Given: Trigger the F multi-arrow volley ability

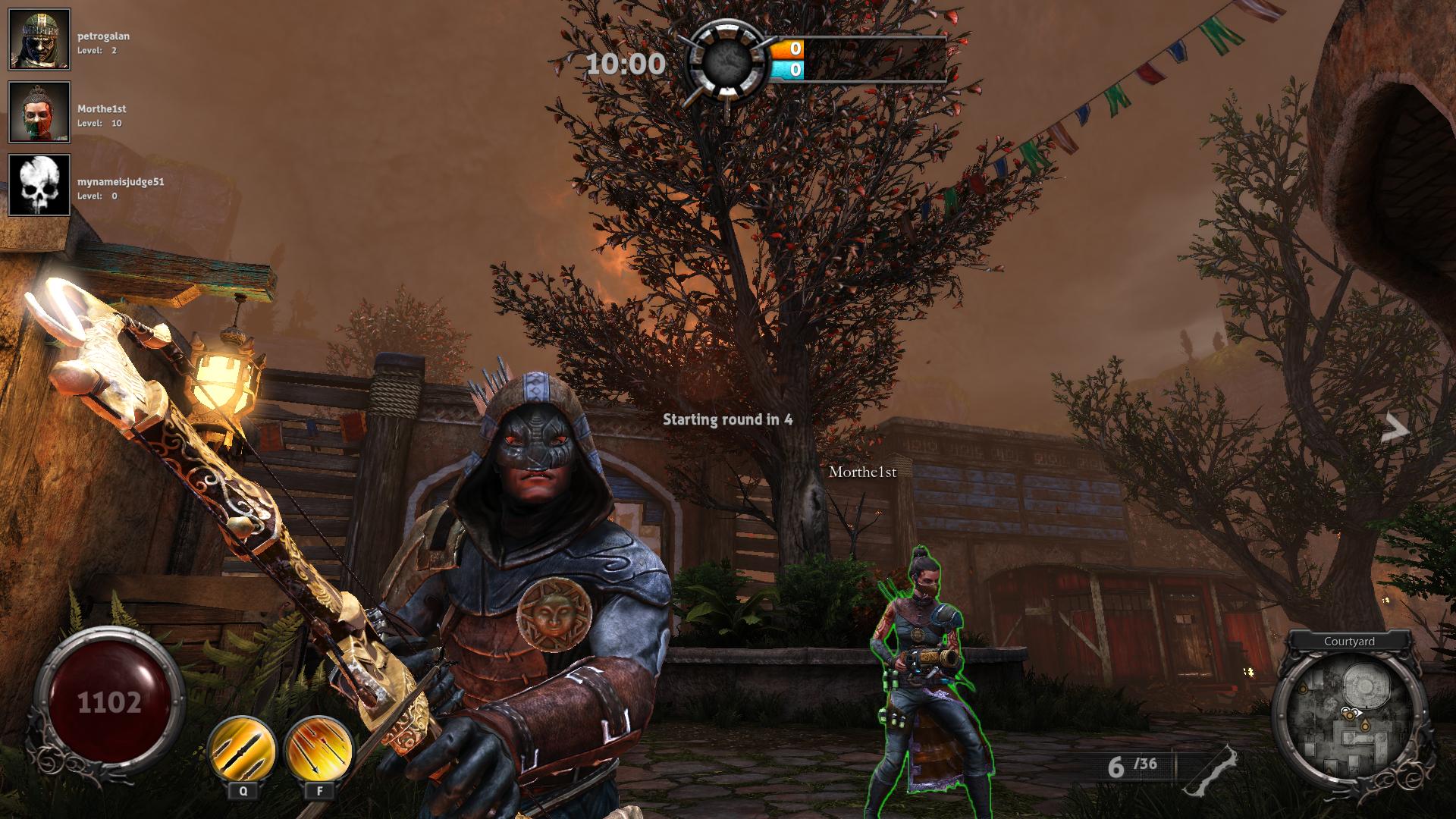Looking at the screenshot, I should (318, 748).
